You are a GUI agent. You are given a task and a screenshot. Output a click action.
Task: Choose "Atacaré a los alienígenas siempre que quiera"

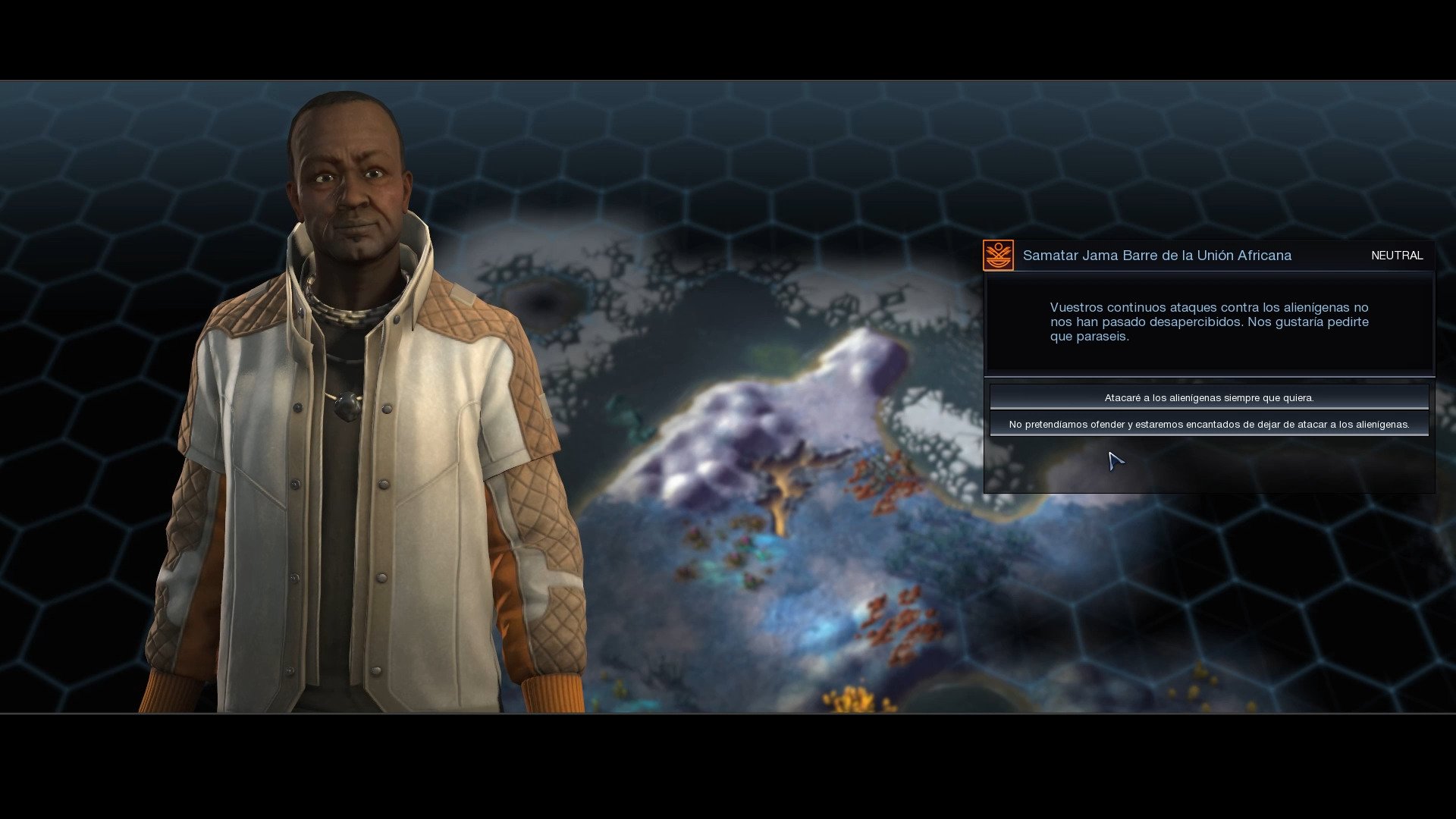[1209, 397]
